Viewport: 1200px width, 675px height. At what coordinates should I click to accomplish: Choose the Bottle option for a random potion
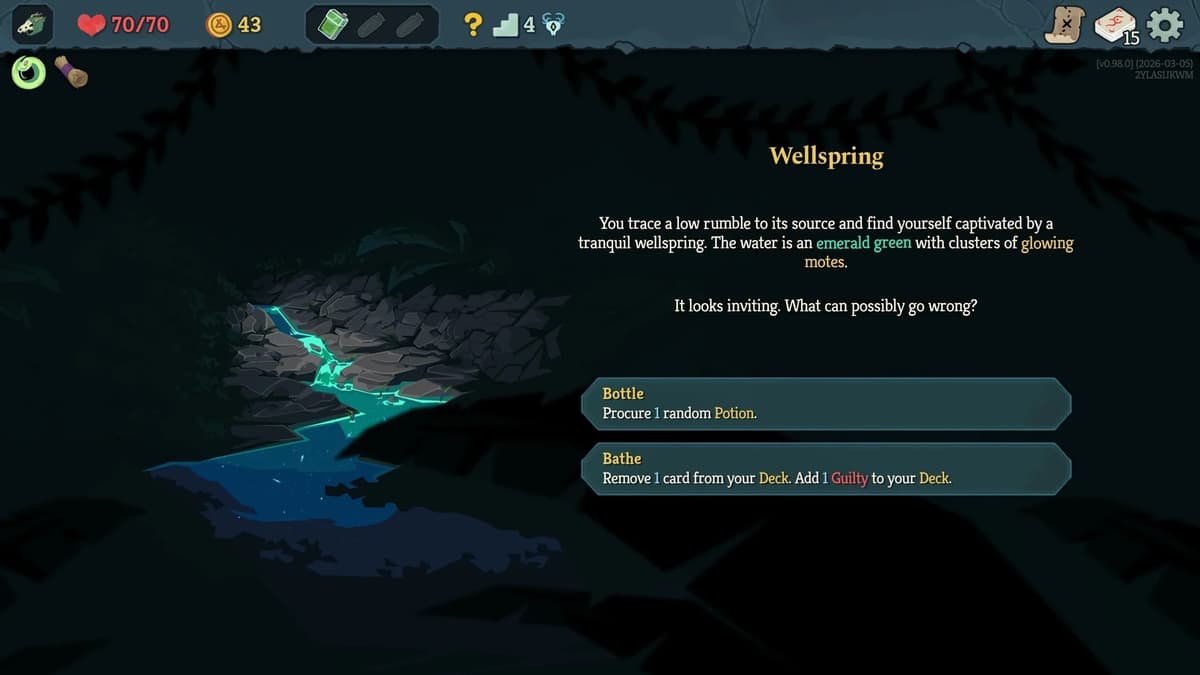coord(826,403)
